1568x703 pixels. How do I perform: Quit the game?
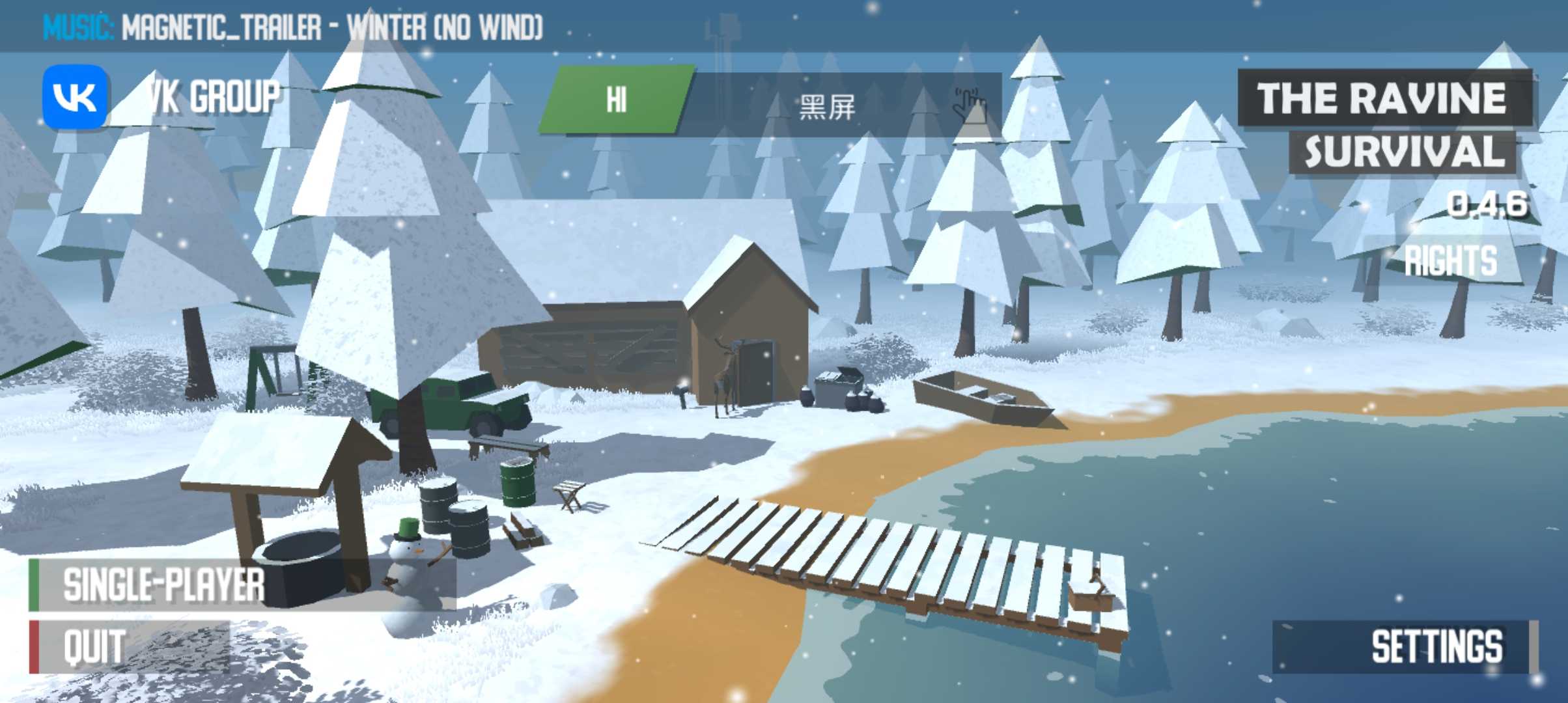95,647
